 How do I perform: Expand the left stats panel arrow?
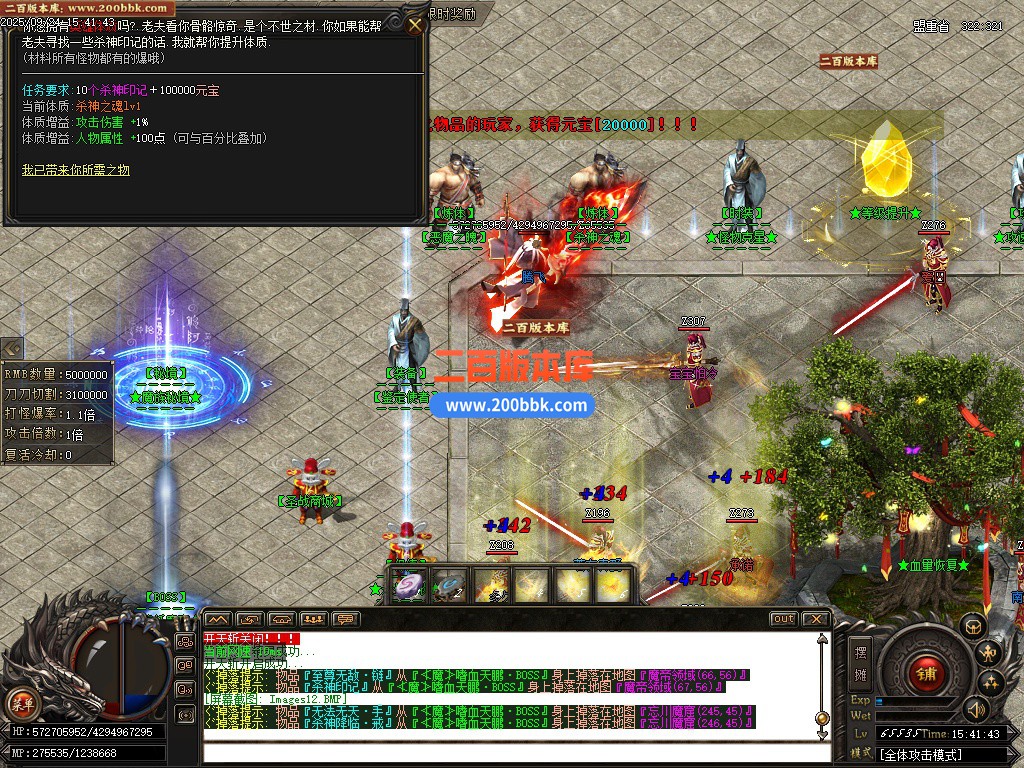point(13,349)
